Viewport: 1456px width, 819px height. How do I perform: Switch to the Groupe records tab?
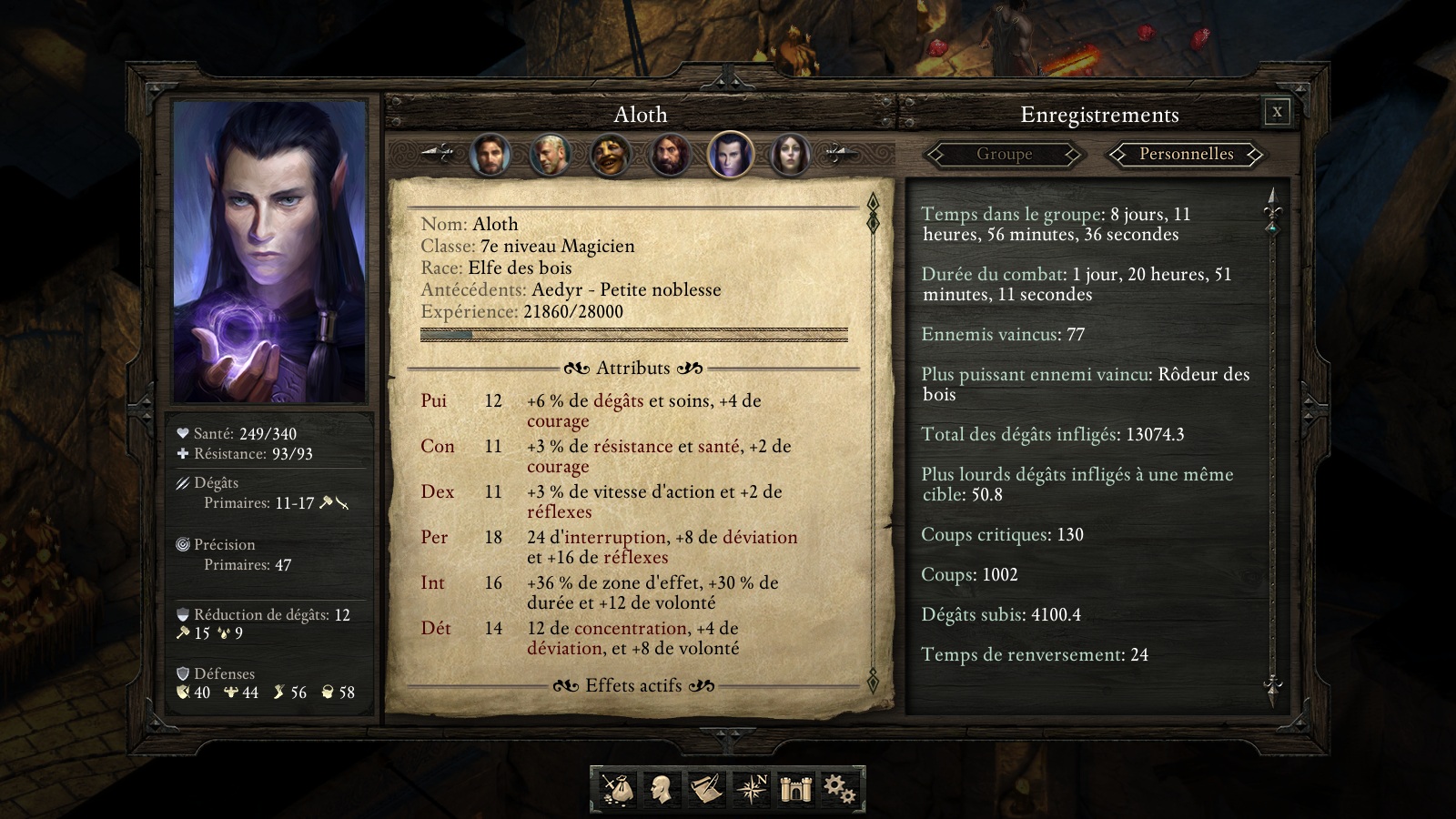1004,155
